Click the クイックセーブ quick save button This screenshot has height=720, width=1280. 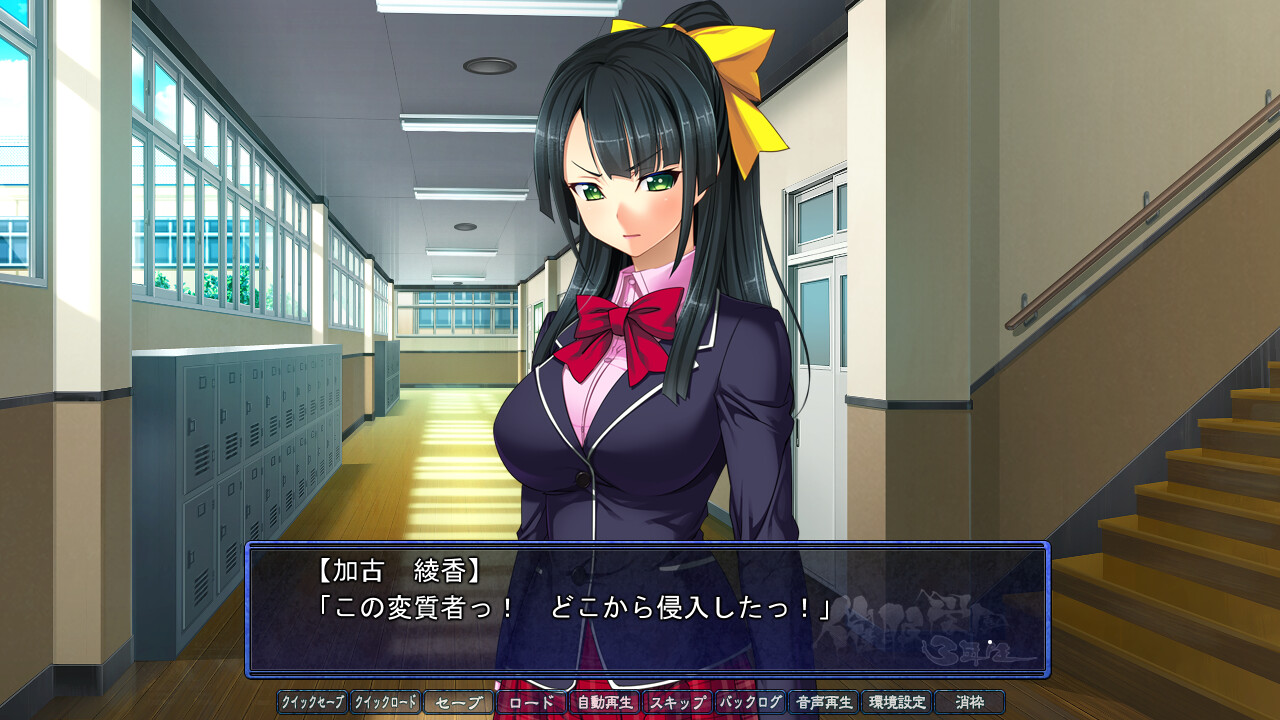(x=313, y=702)
